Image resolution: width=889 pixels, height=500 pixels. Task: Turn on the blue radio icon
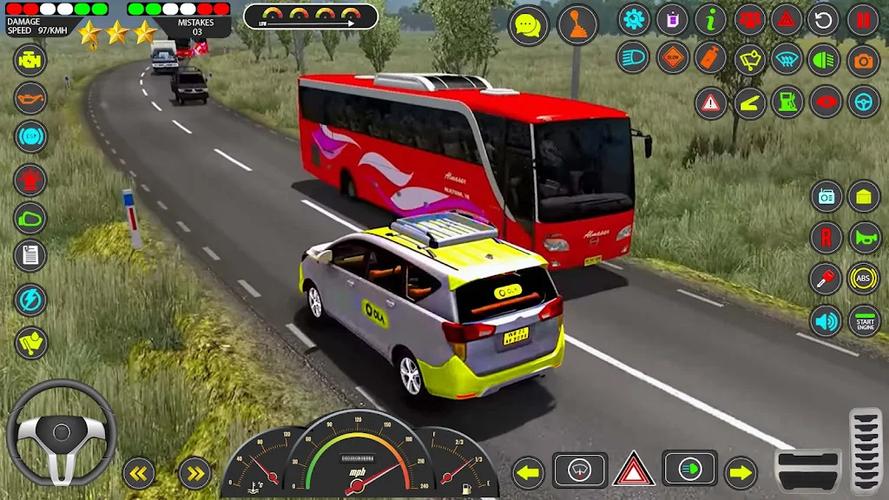826,196
